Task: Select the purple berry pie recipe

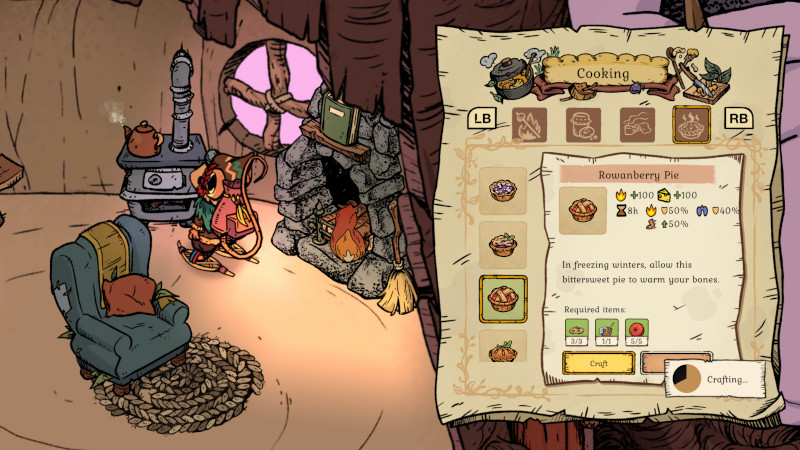Action: pos(504,190)
